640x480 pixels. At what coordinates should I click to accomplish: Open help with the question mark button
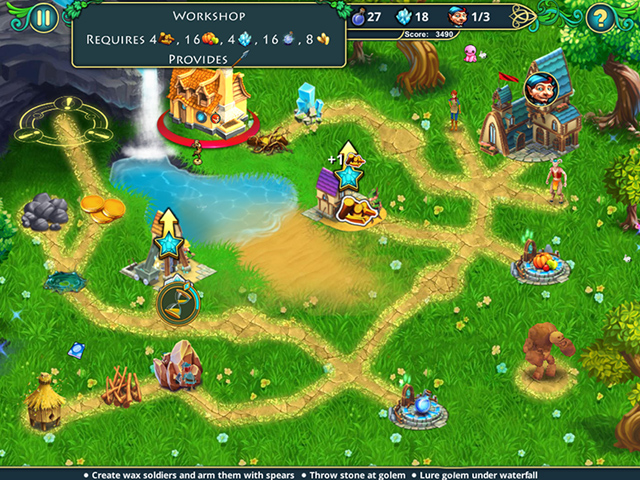(x=599, y=17)
